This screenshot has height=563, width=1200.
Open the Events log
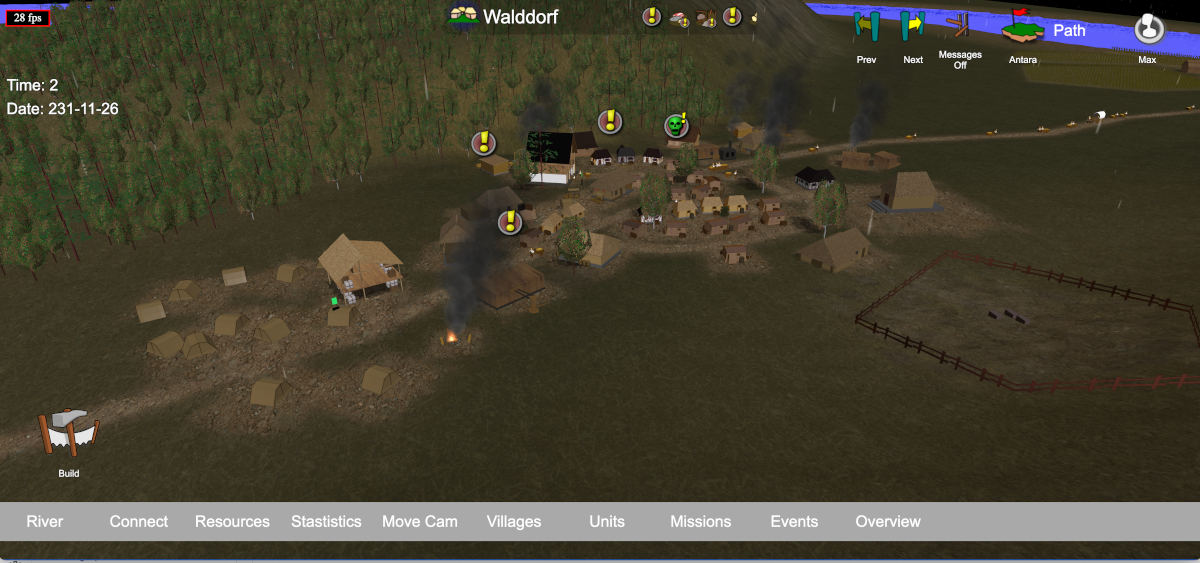coord(794,521)
